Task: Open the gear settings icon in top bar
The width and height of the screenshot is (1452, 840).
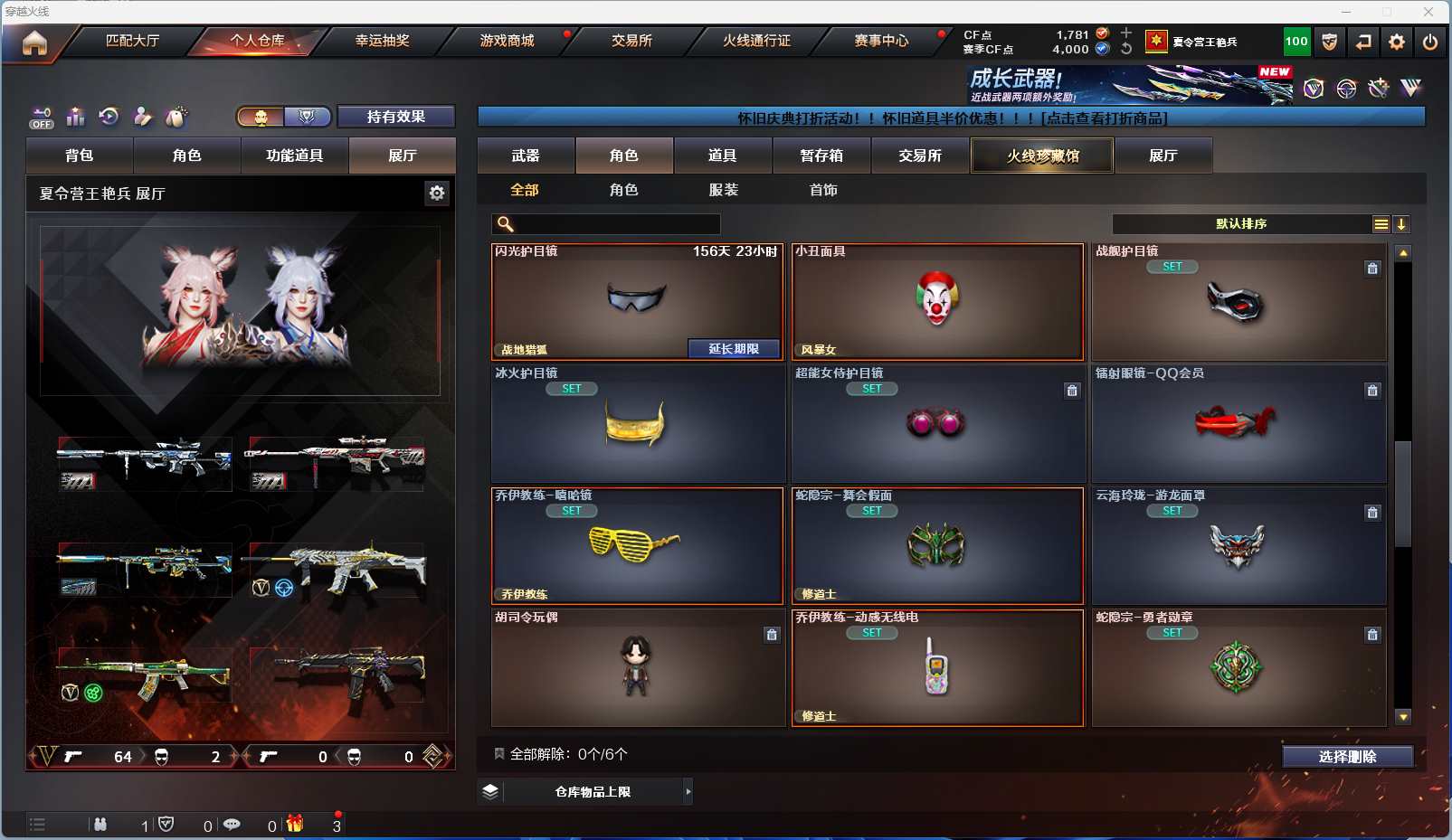Action: [x=1397, y=42]
